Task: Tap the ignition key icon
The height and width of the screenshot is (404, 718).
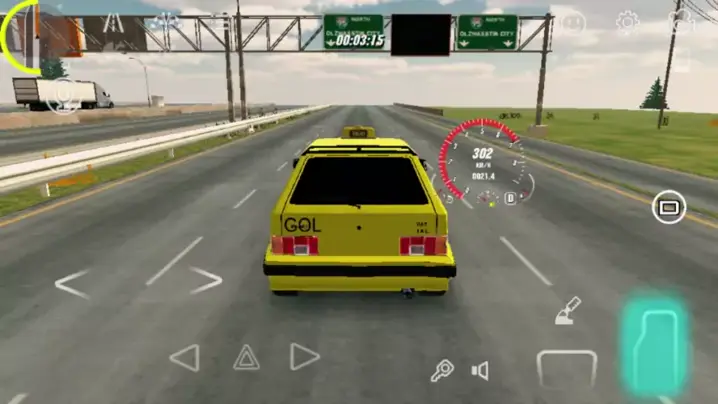Action: 442,371
